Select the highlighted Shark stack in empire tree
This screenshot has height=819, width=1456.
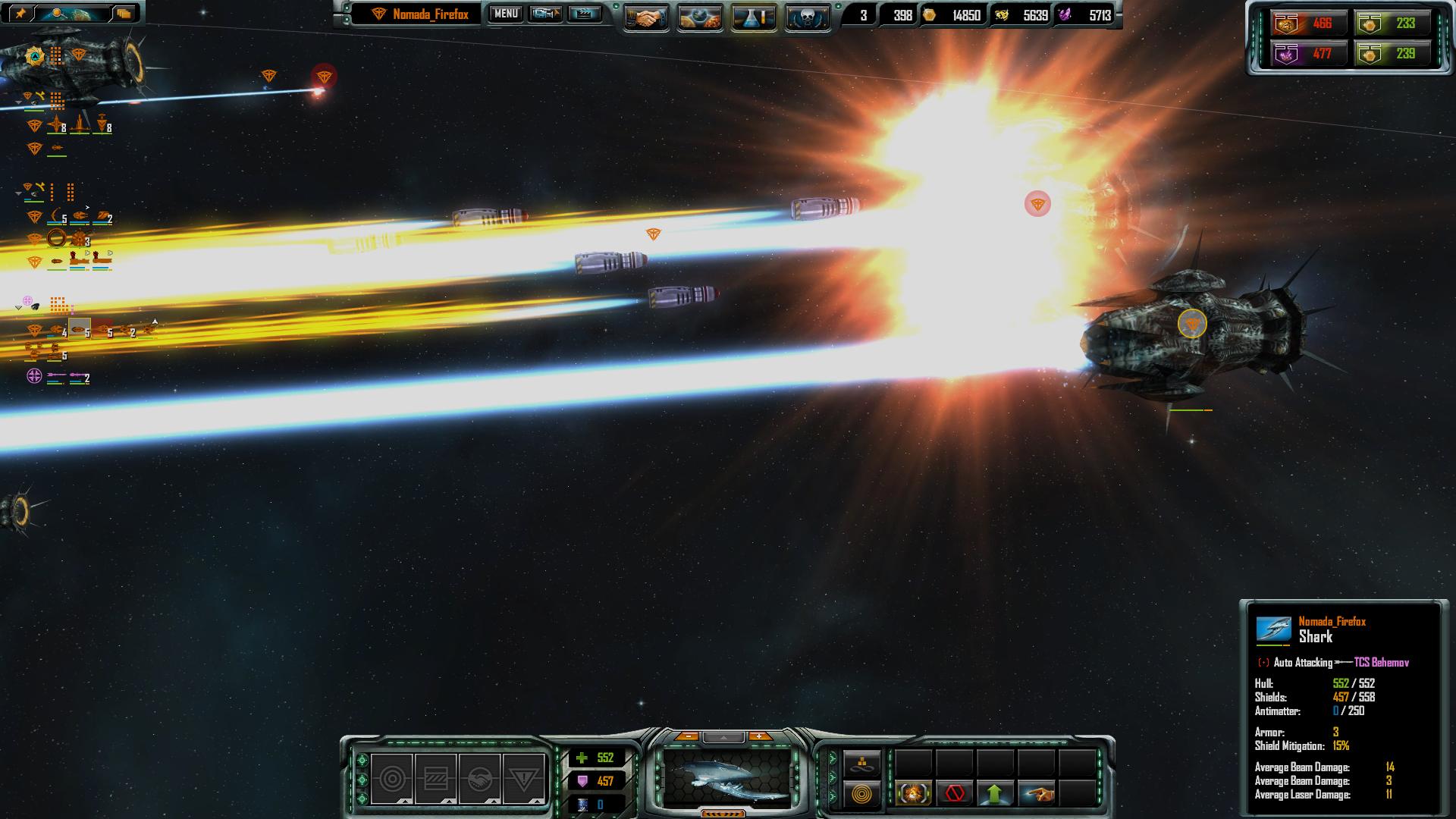[80, 328]
